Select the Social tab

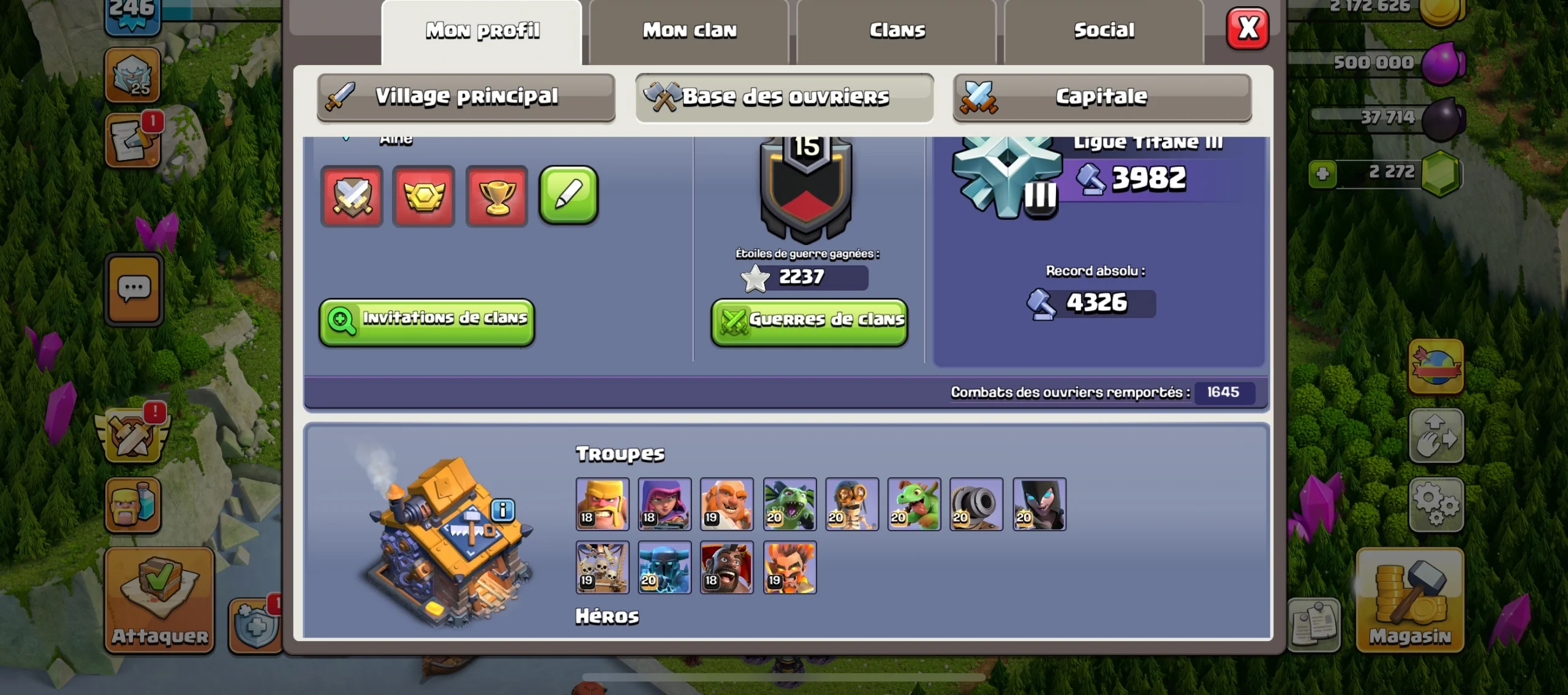pyautogui.click(x=1104, y=31)
